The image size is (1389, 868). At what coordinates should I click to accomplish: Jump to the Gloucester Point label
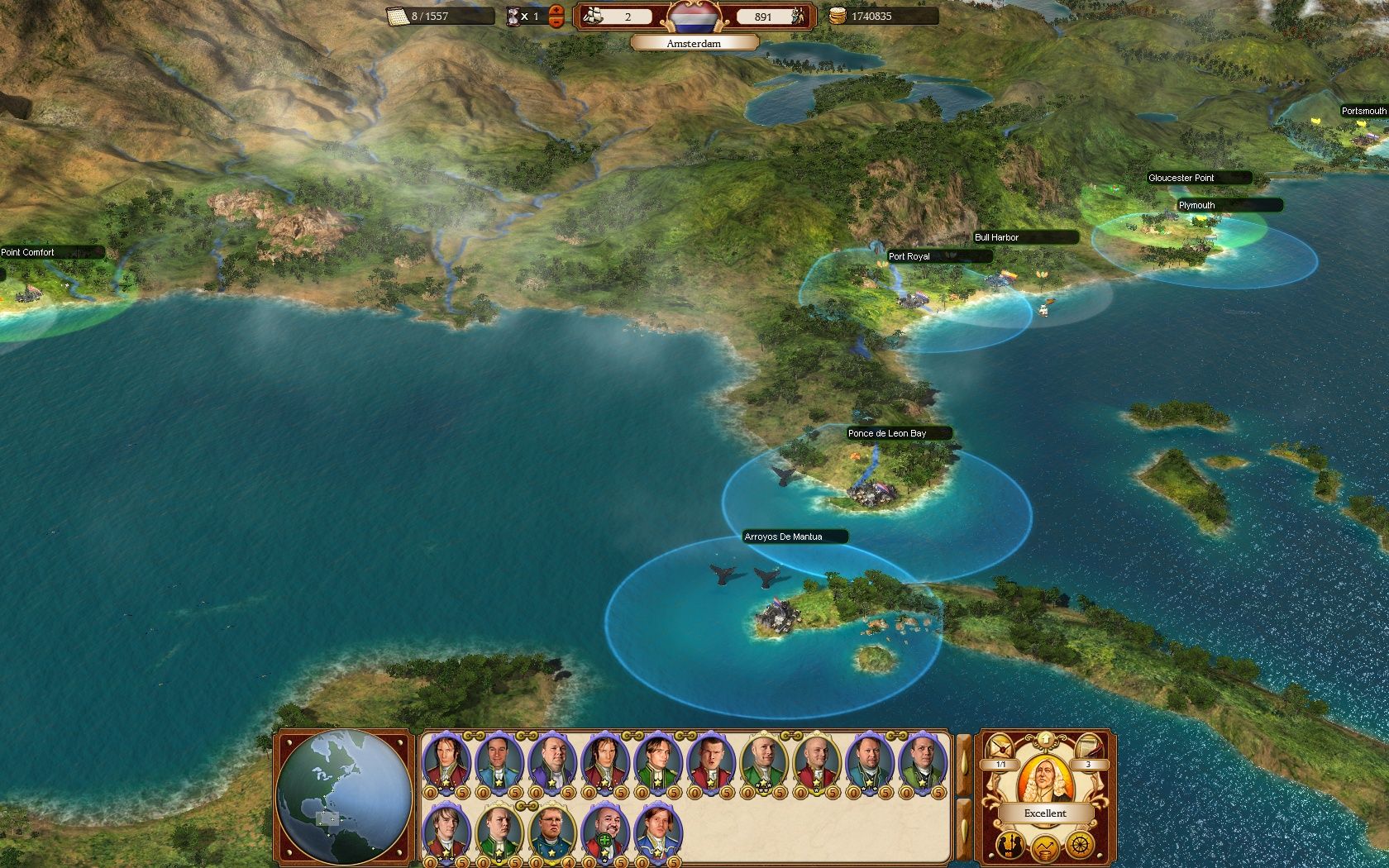pyautogui.click(x=1181, y=178)
